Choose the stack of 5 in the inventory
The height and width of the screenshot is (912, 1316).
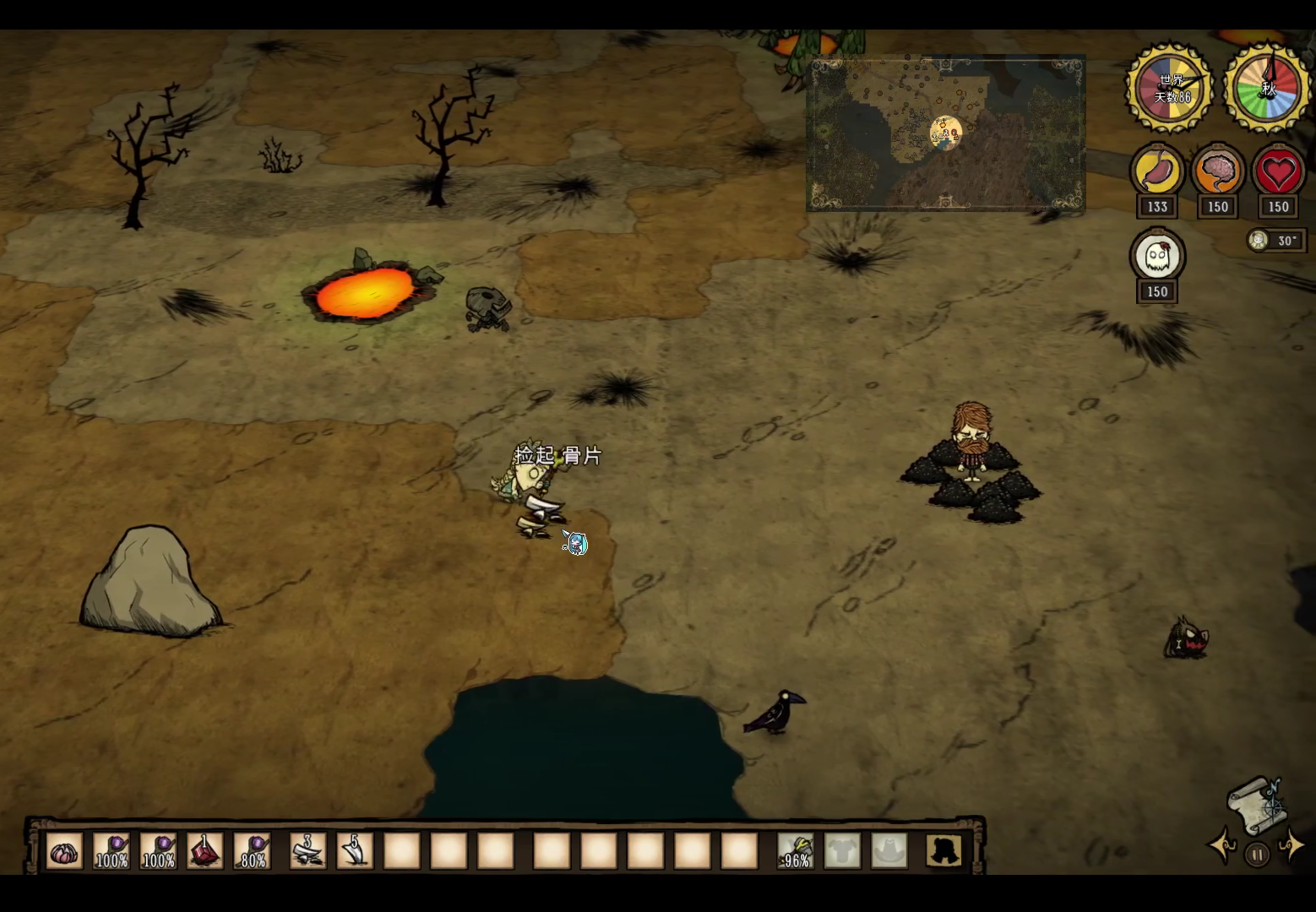coord(355,851)
